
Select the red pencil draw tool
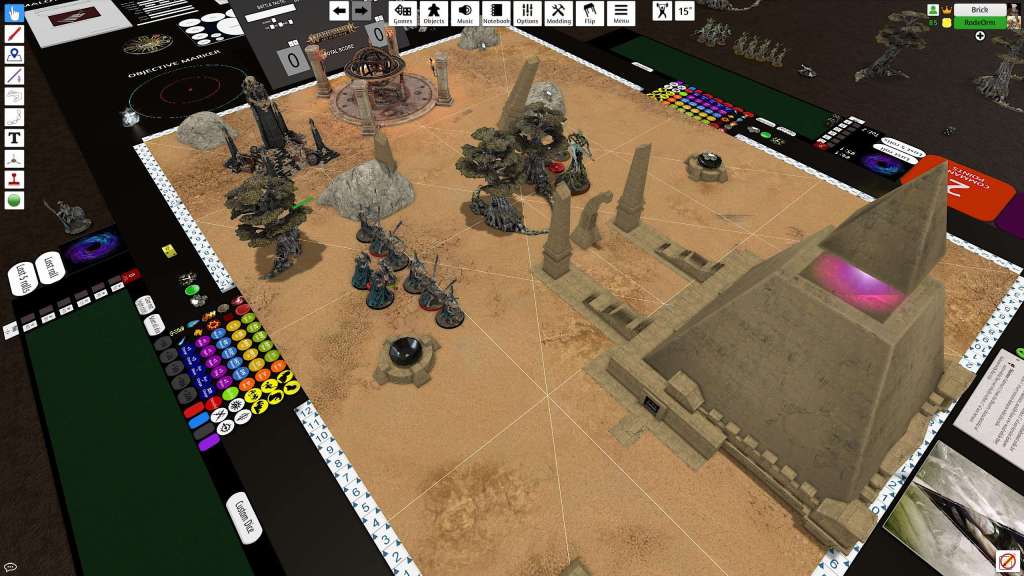14,34
